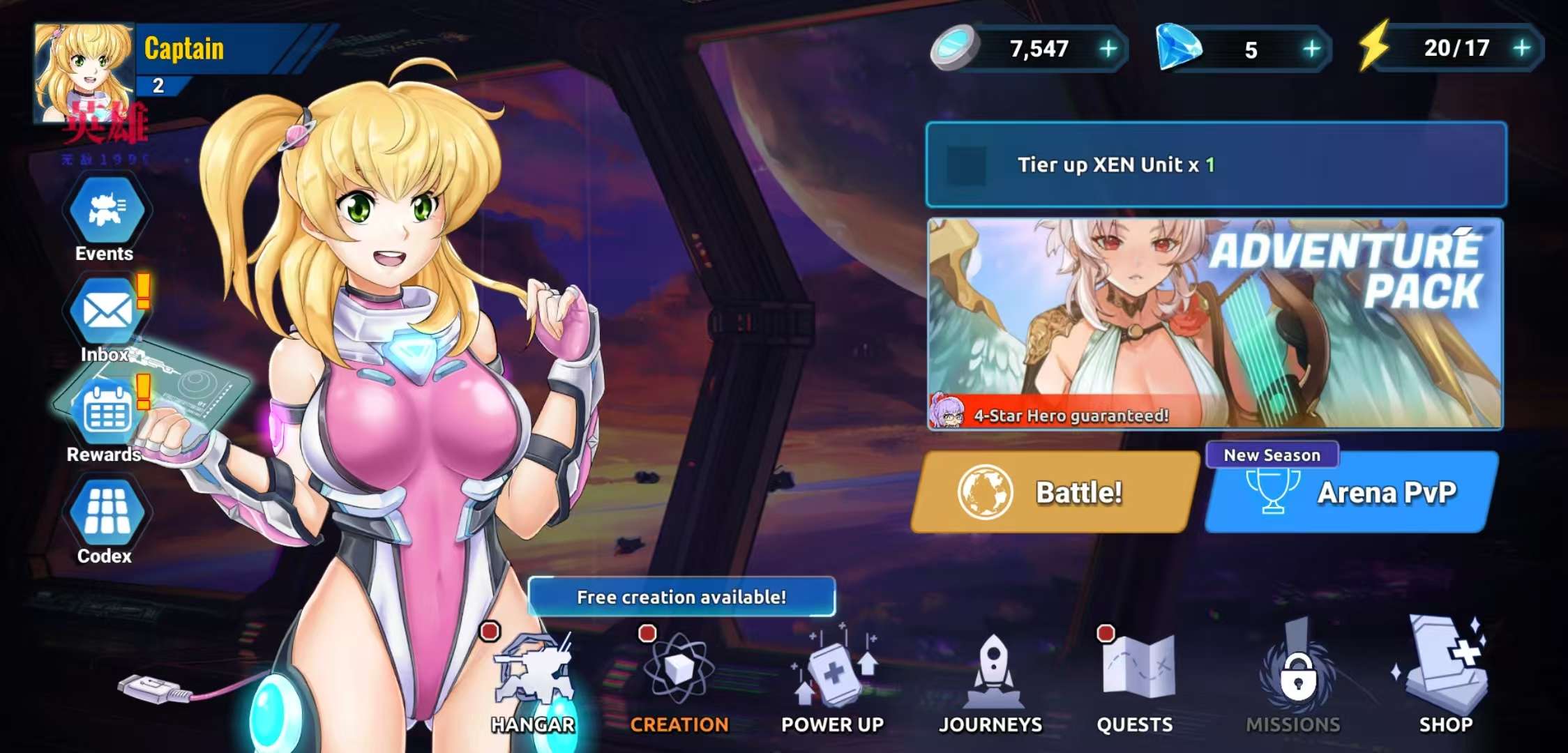Image resolution: width=1568 pixels, height=753 pixels.
Task: Add more silver coins with the plus button
Action: [x=1108, y=49]
